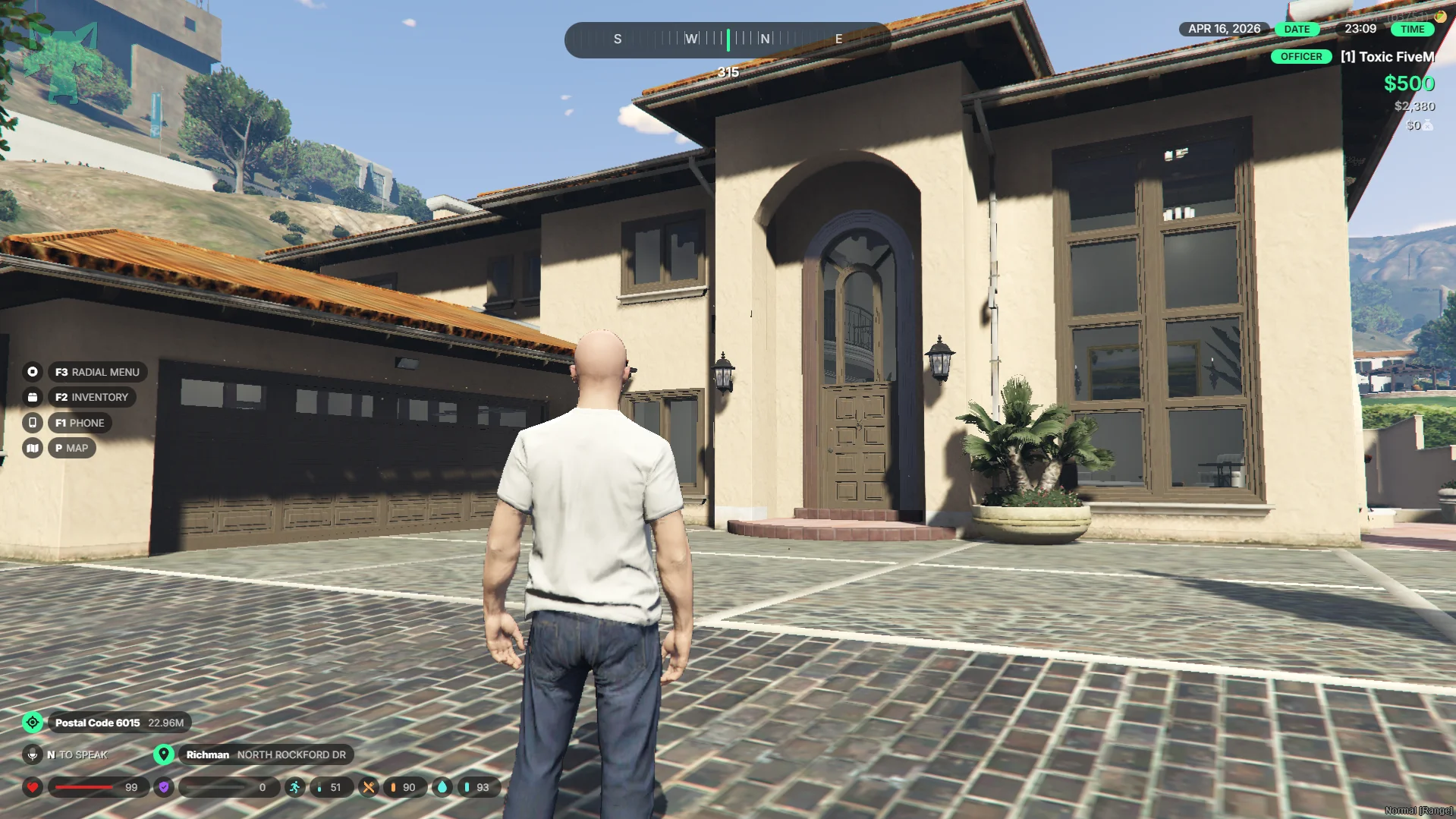Click the compass heading bar
Image resolution: width=1456 pixels, height=819 pixels.
coord(727,39)
